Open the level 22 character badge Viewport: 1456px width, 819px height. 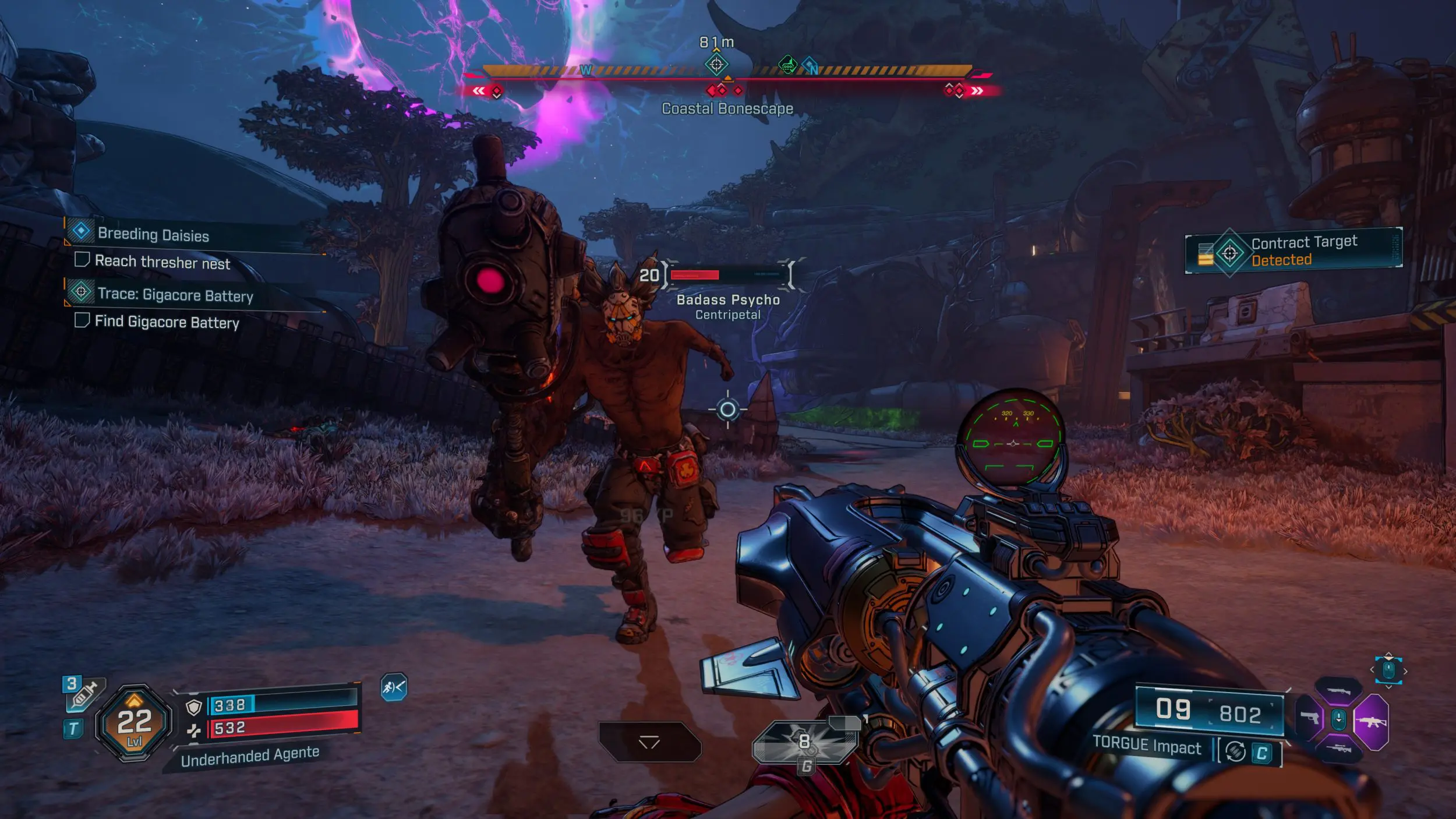click(134, 722)
